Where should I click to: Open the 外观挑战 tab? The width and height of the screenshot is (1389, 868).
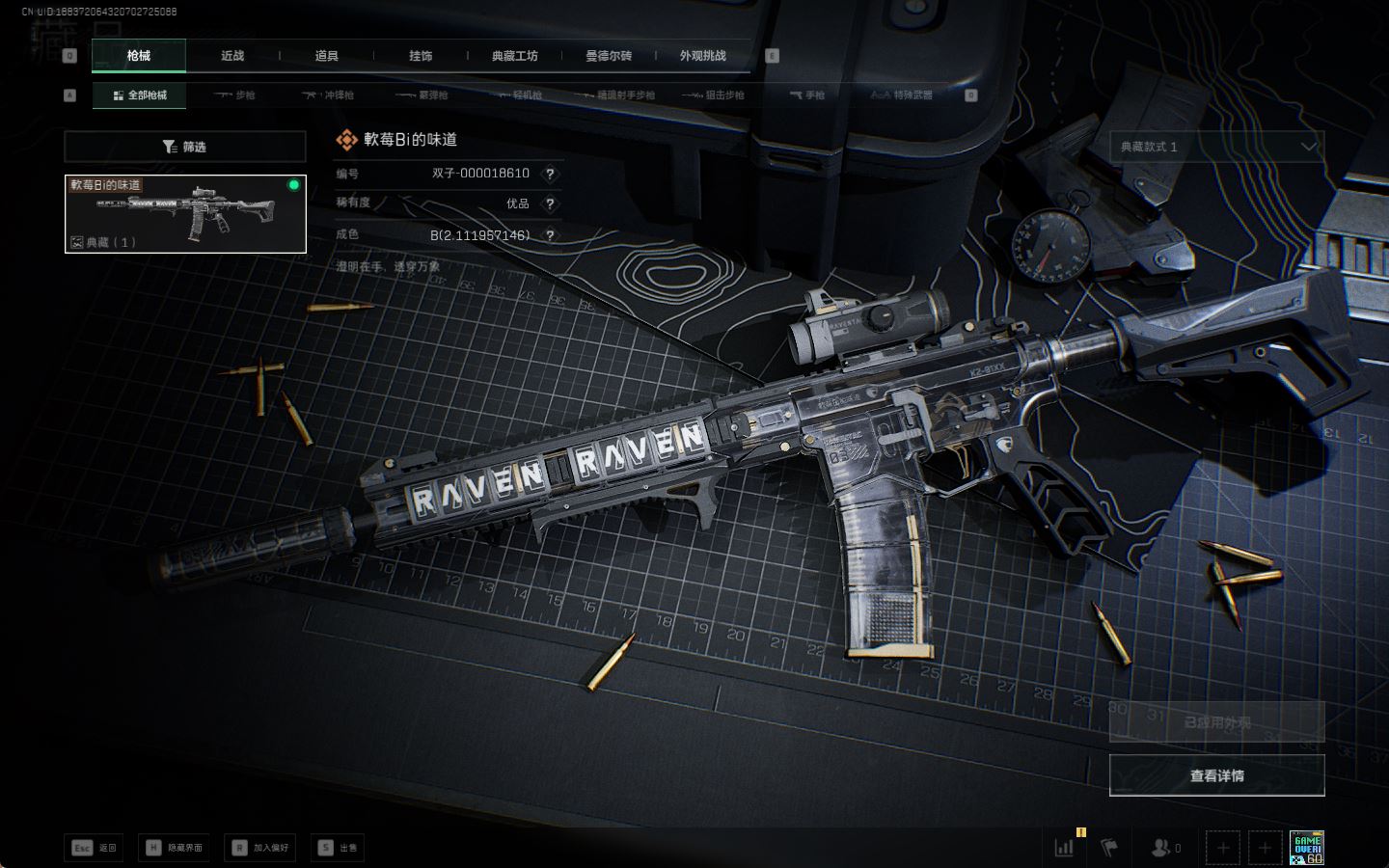[x=702, y=56]
